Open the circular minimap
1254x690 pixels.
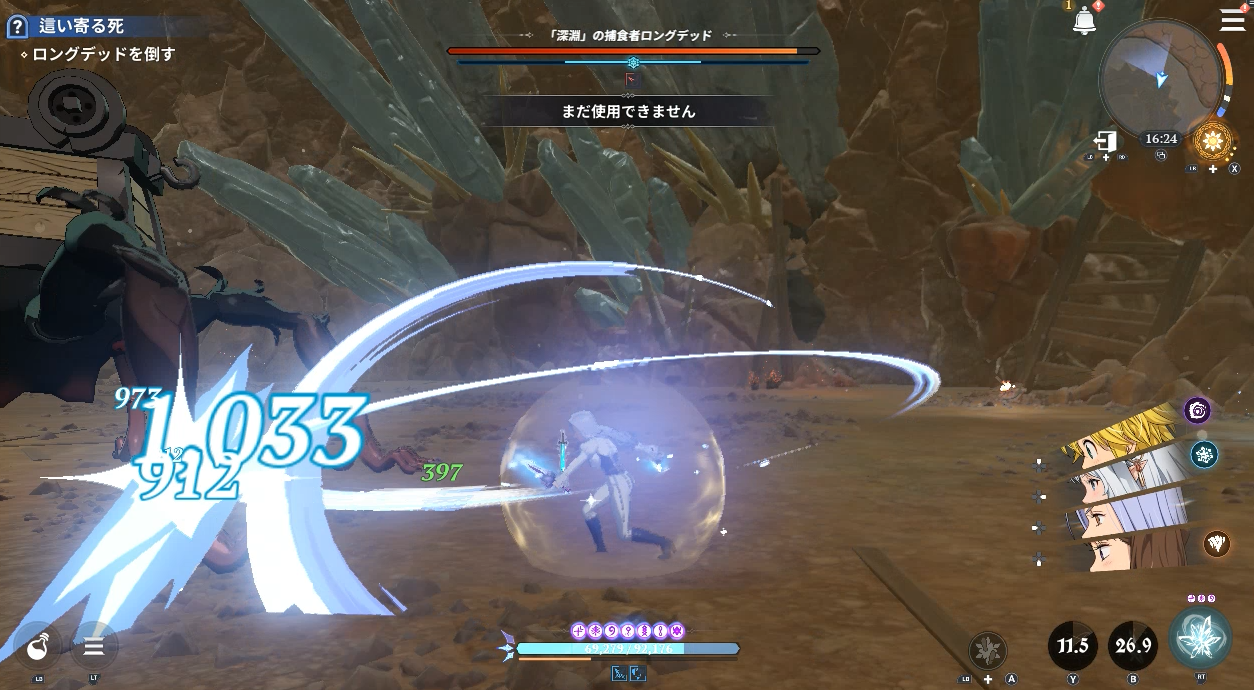(1160, 77)
